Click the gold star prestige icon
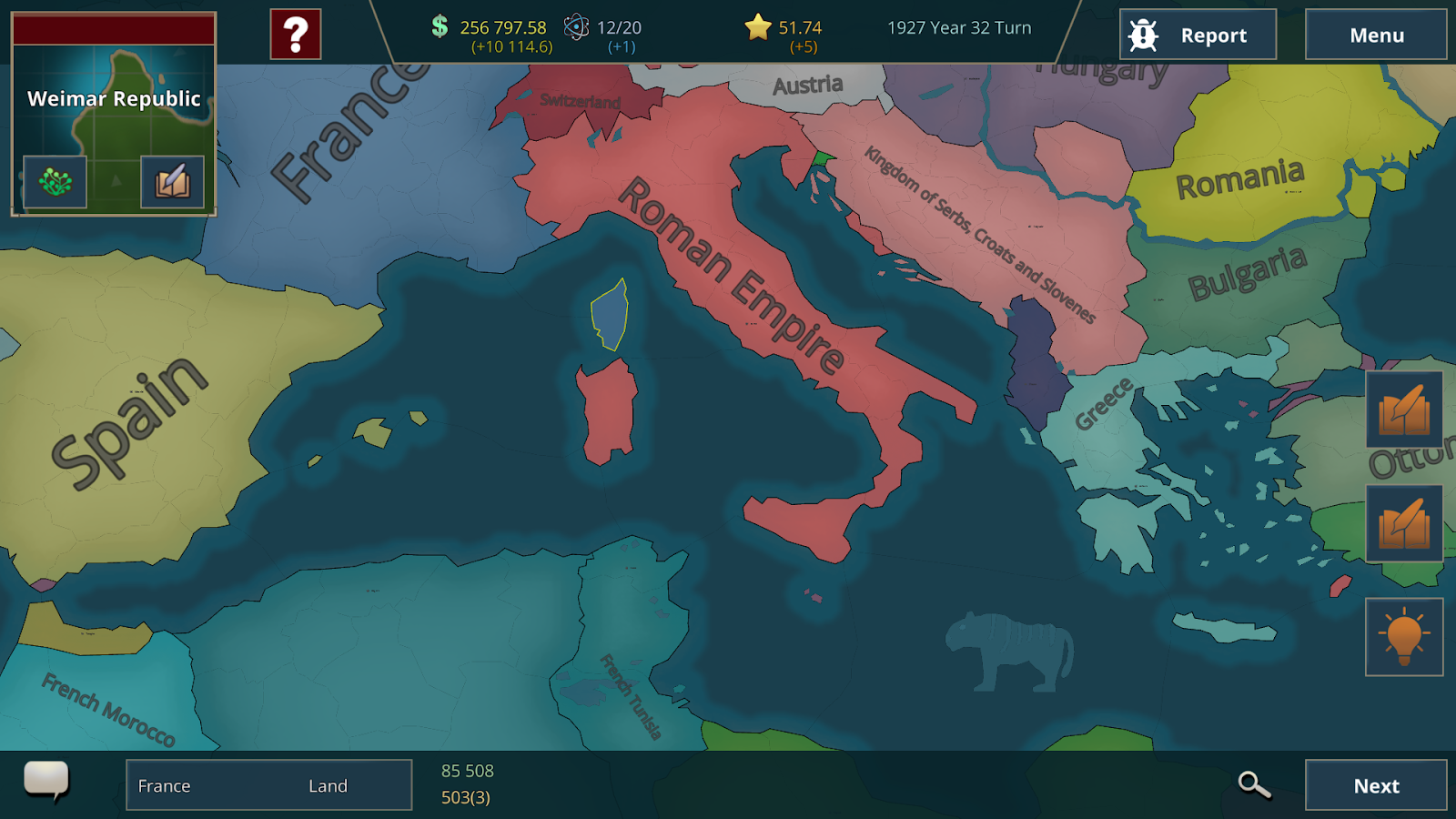The image size is (1456, 819). [x=757, y=28]
